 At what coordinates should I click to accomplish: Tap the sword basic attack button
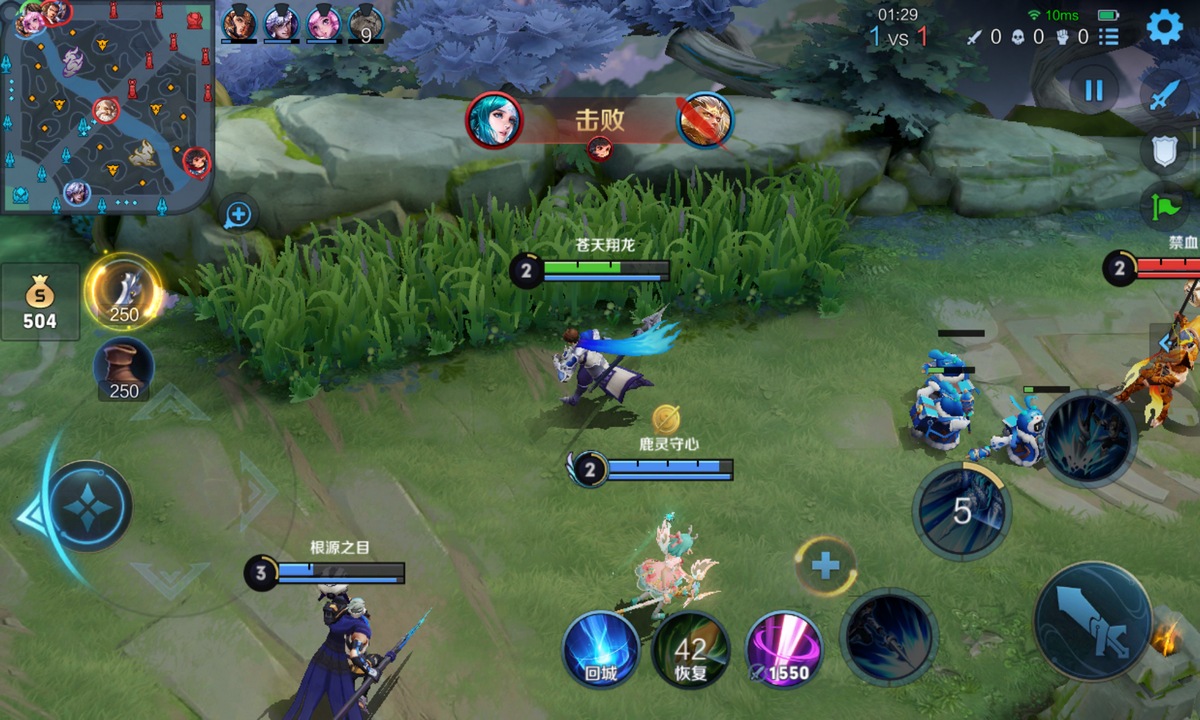pyautogui.click(x=1092, y=621)
